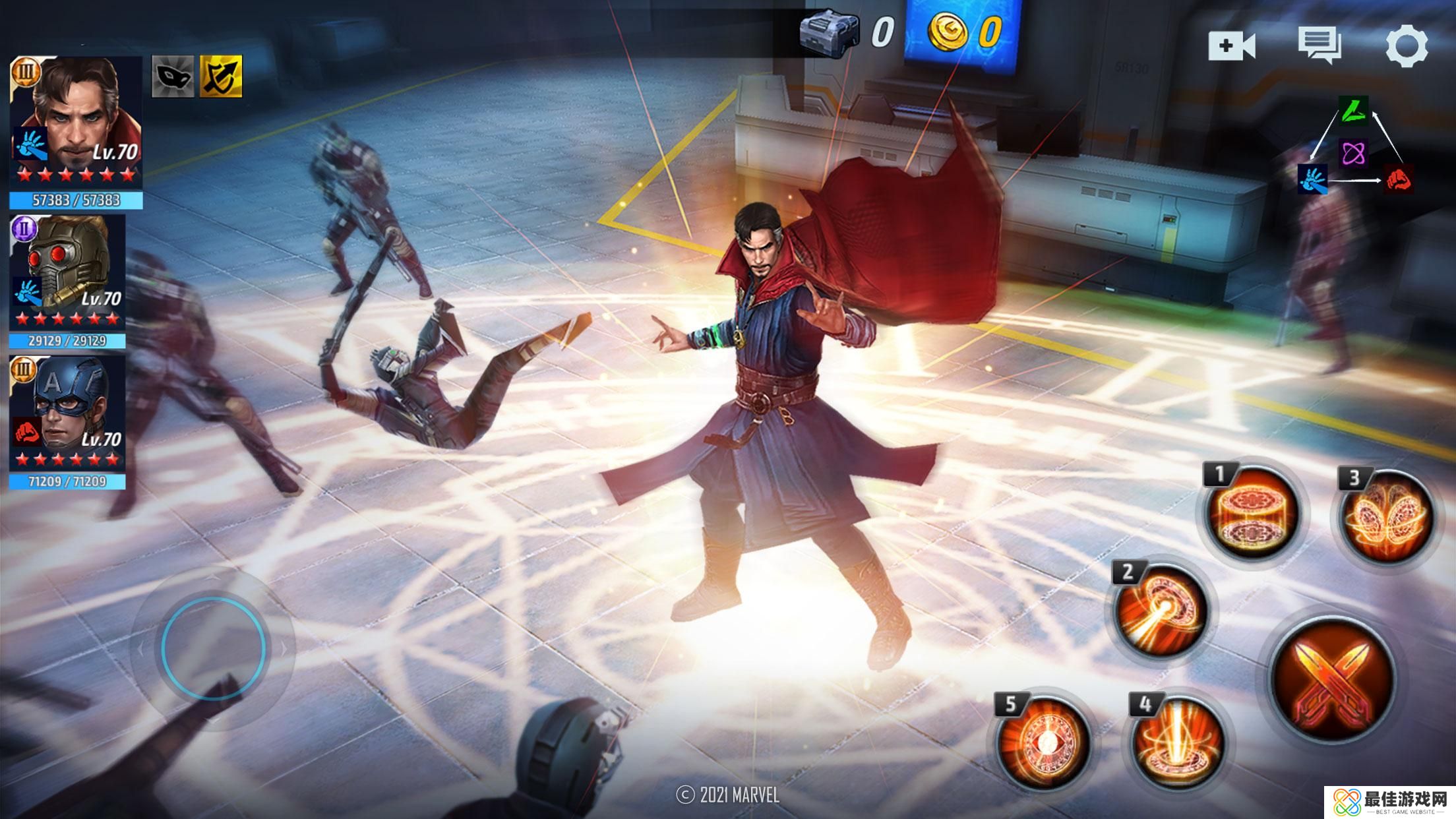Activate skill number 1

(1251, 513)
